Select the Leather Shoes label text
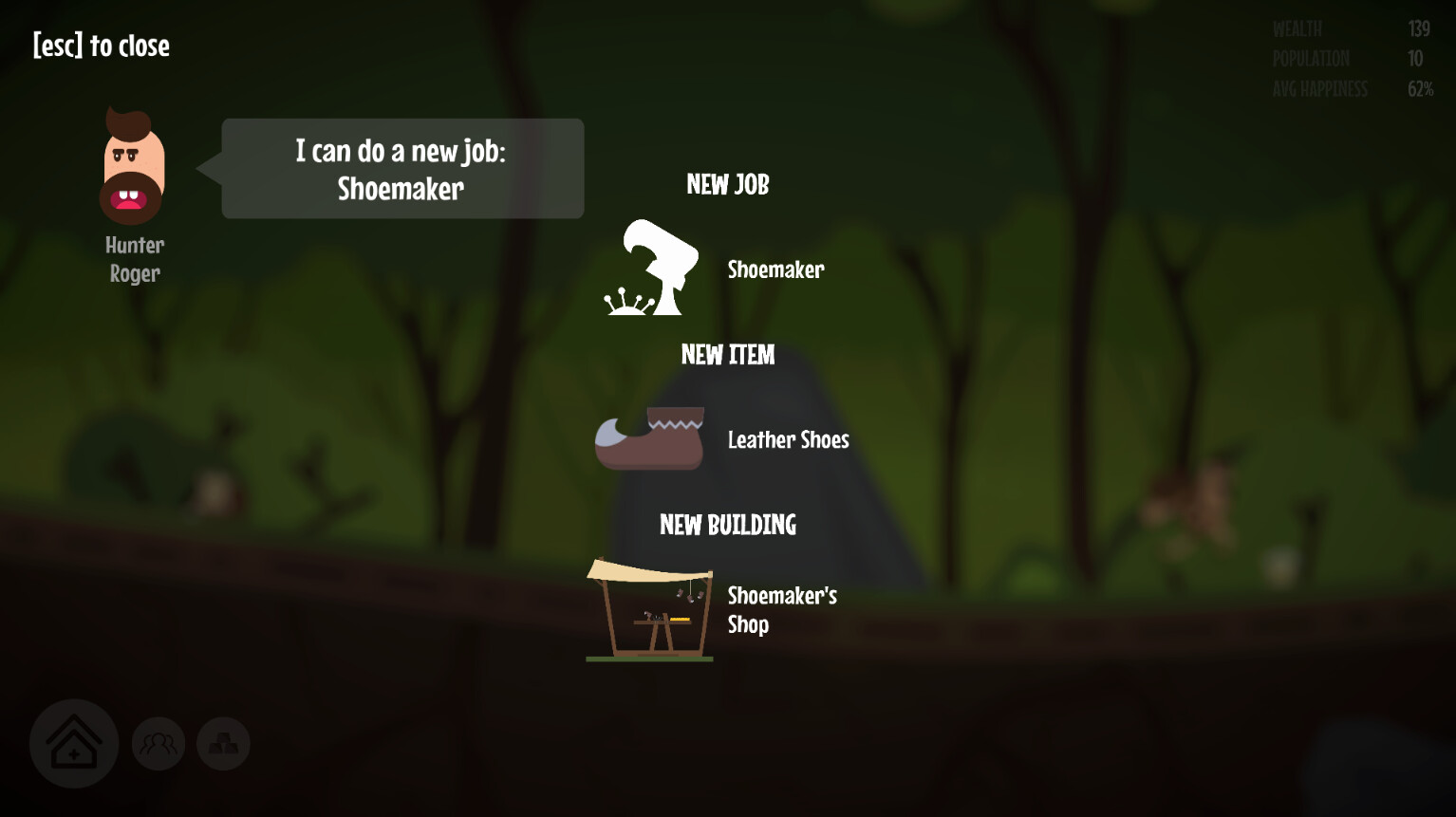 point(788,439)
